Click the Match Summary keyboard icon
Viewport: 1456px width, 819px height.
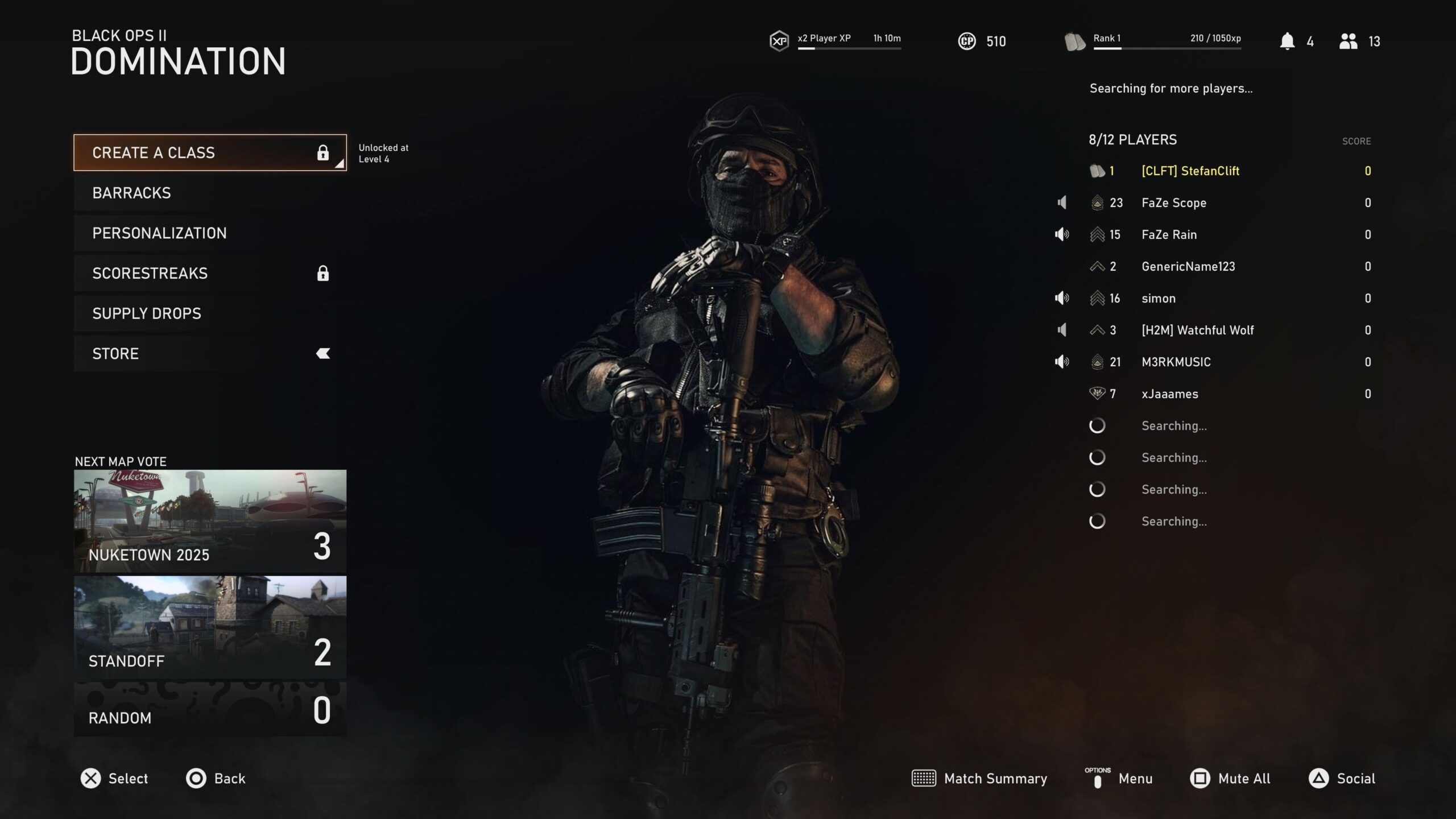pyautogui.click(x=925, y=779)
